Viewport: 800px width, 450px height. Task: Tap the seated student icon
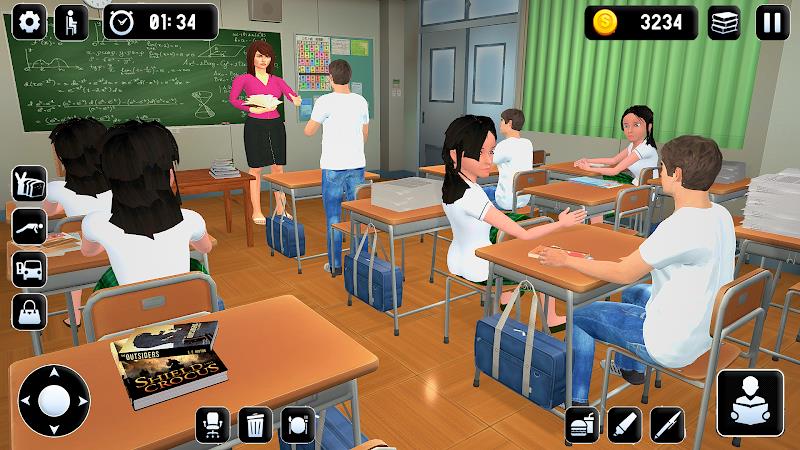click(x=71, y=21)
